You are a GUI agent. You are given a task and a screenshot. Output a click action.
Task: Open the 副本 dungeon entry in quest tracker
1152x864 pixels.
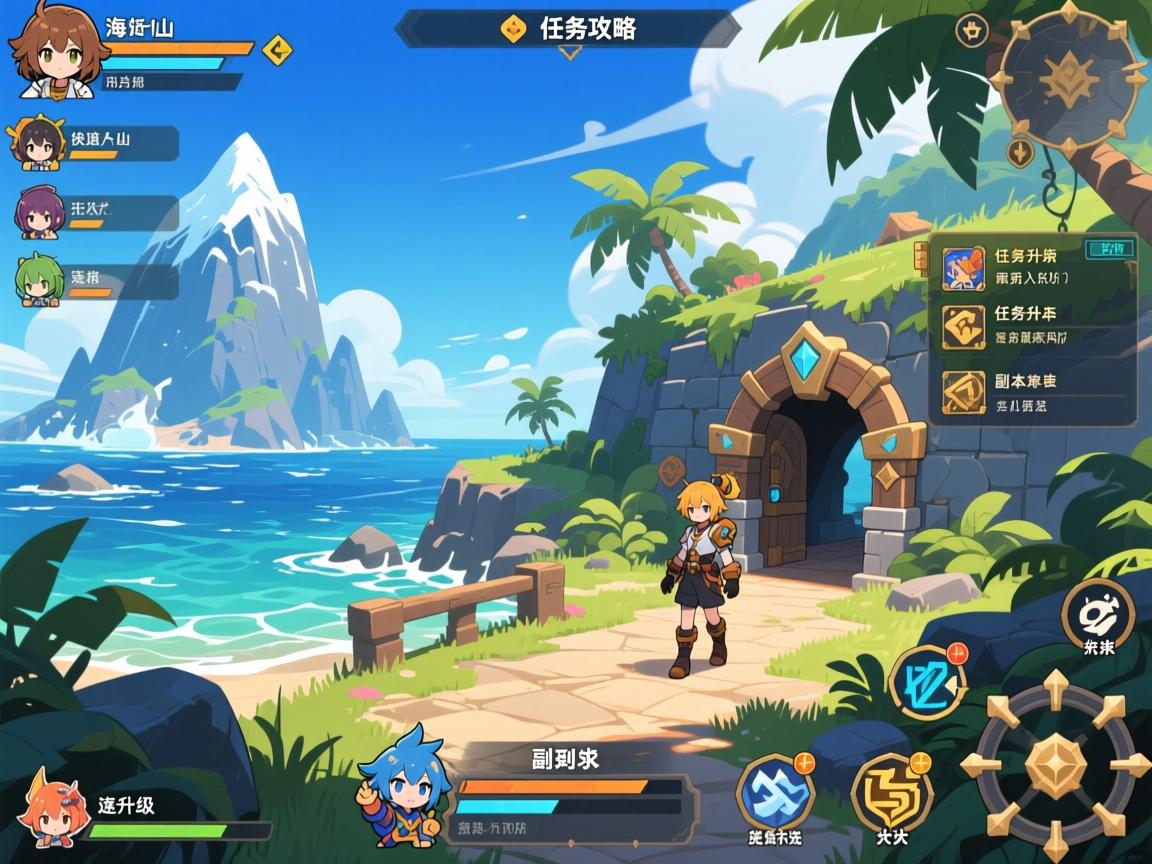[x=1035, y=393]
